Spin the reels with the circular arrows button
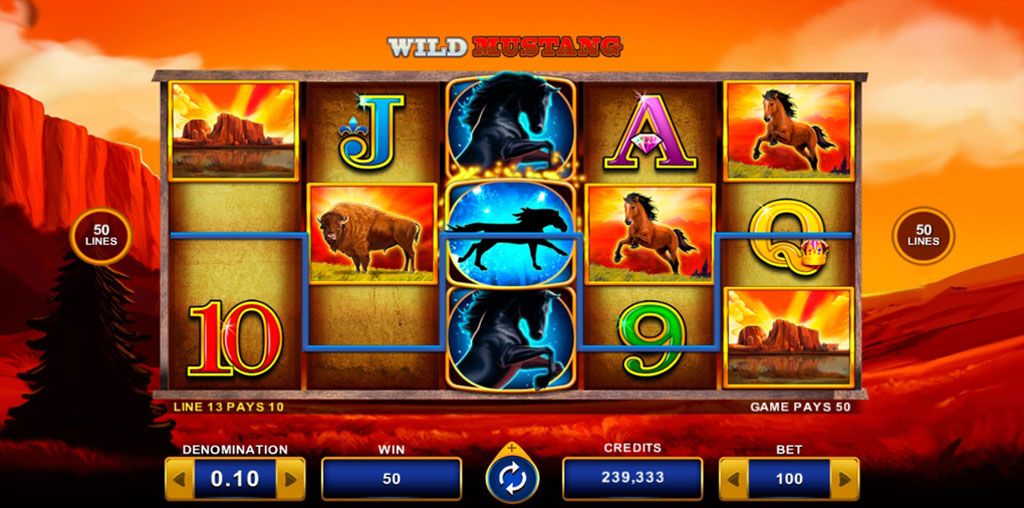Screen dimensions: 1024x508 tap(512, 479)
